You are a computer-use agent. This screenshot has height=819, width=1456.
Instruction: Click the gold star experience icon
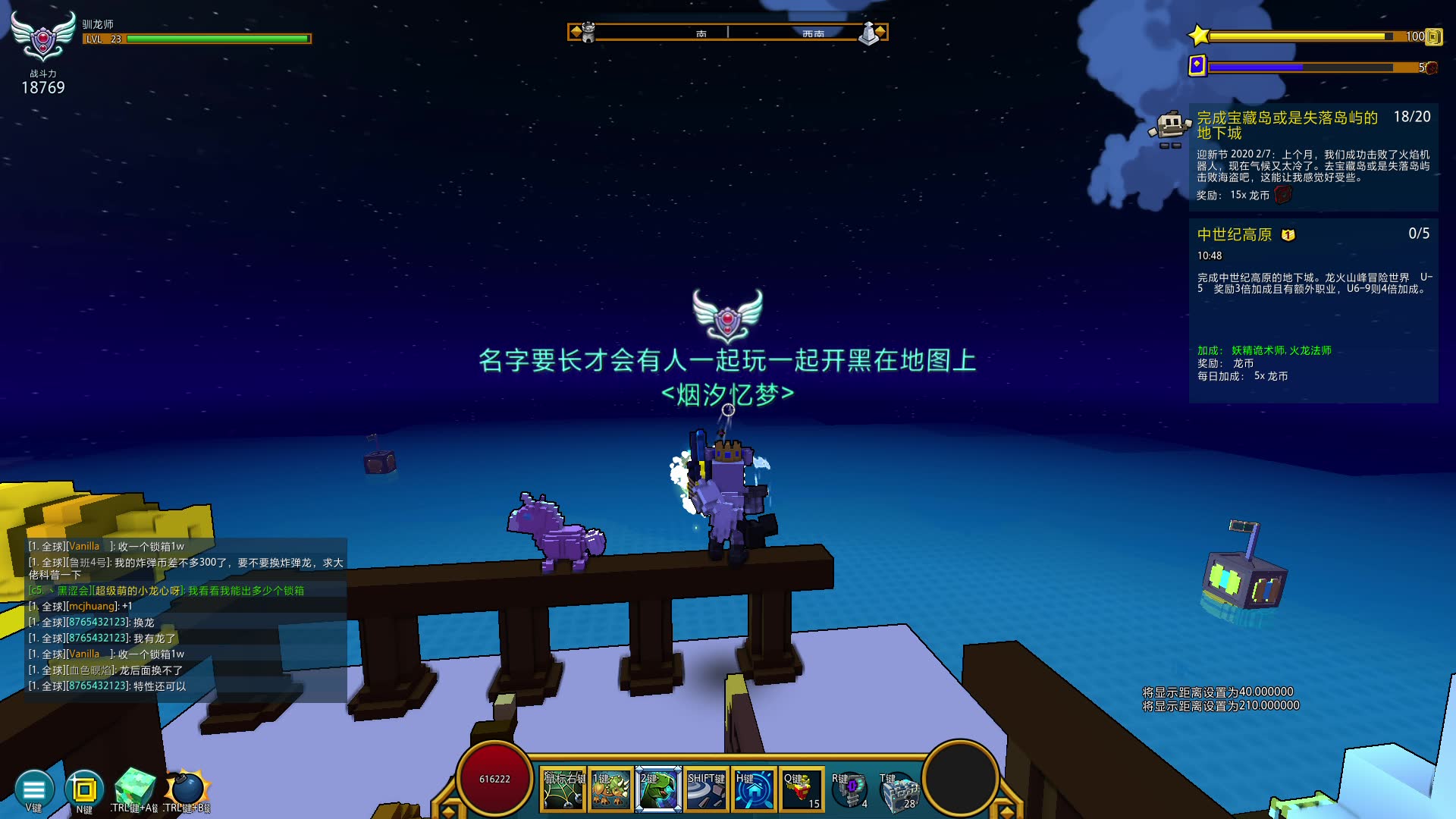coord(1199,35)
